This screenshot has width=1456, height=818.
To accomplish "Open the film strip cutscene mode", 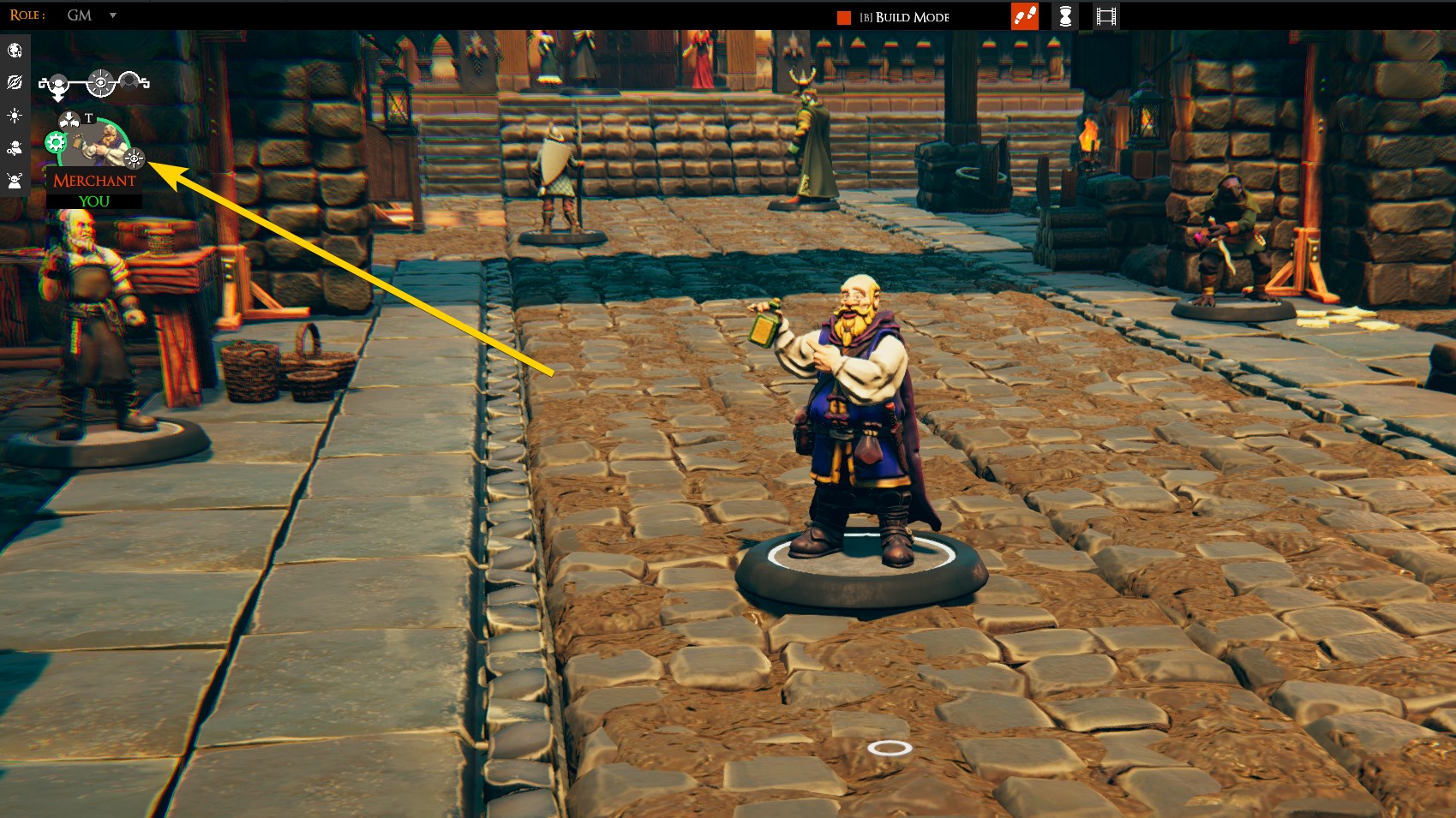I will [x=1105, y=16].
